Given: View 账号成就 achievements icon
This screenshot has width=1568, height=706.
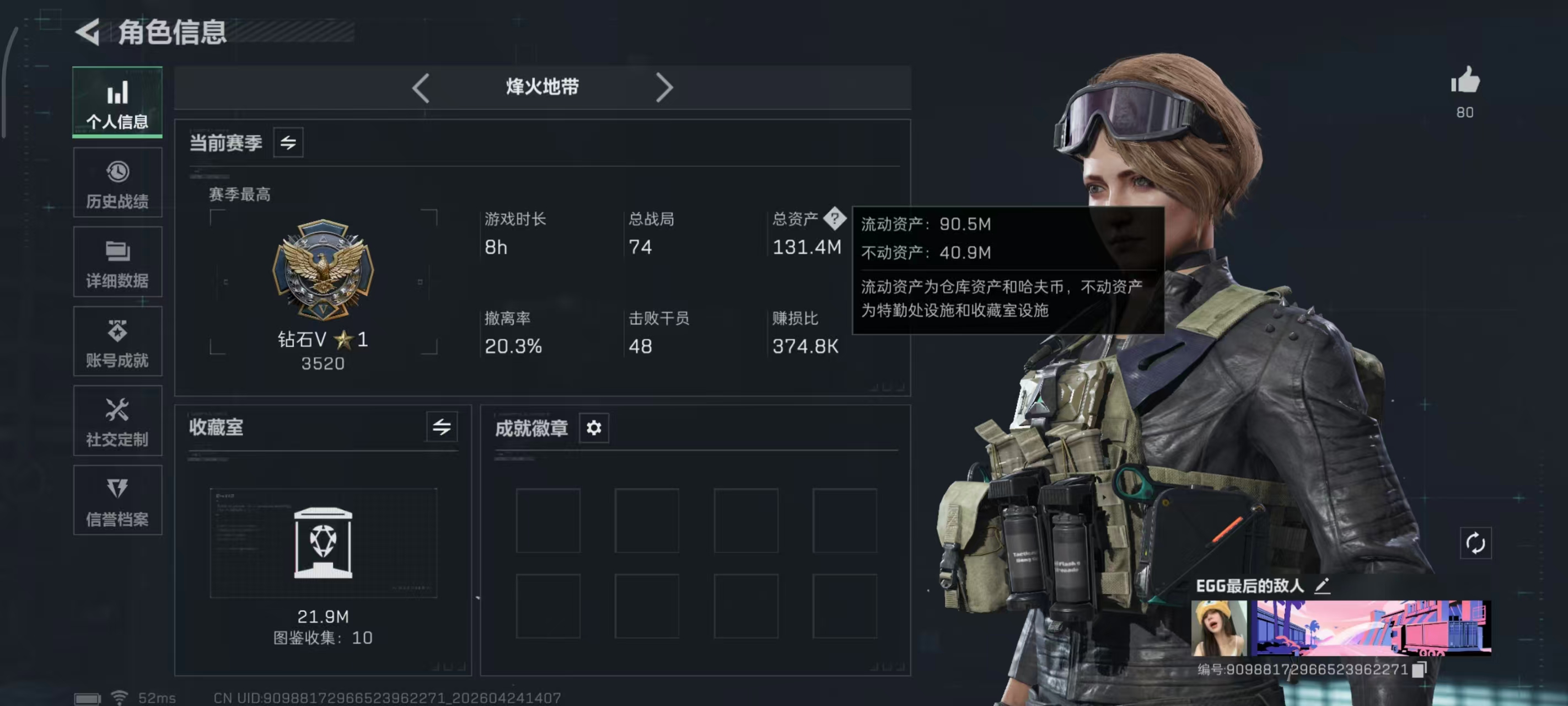Looking at the screenshot, I should tap(117, 340).
